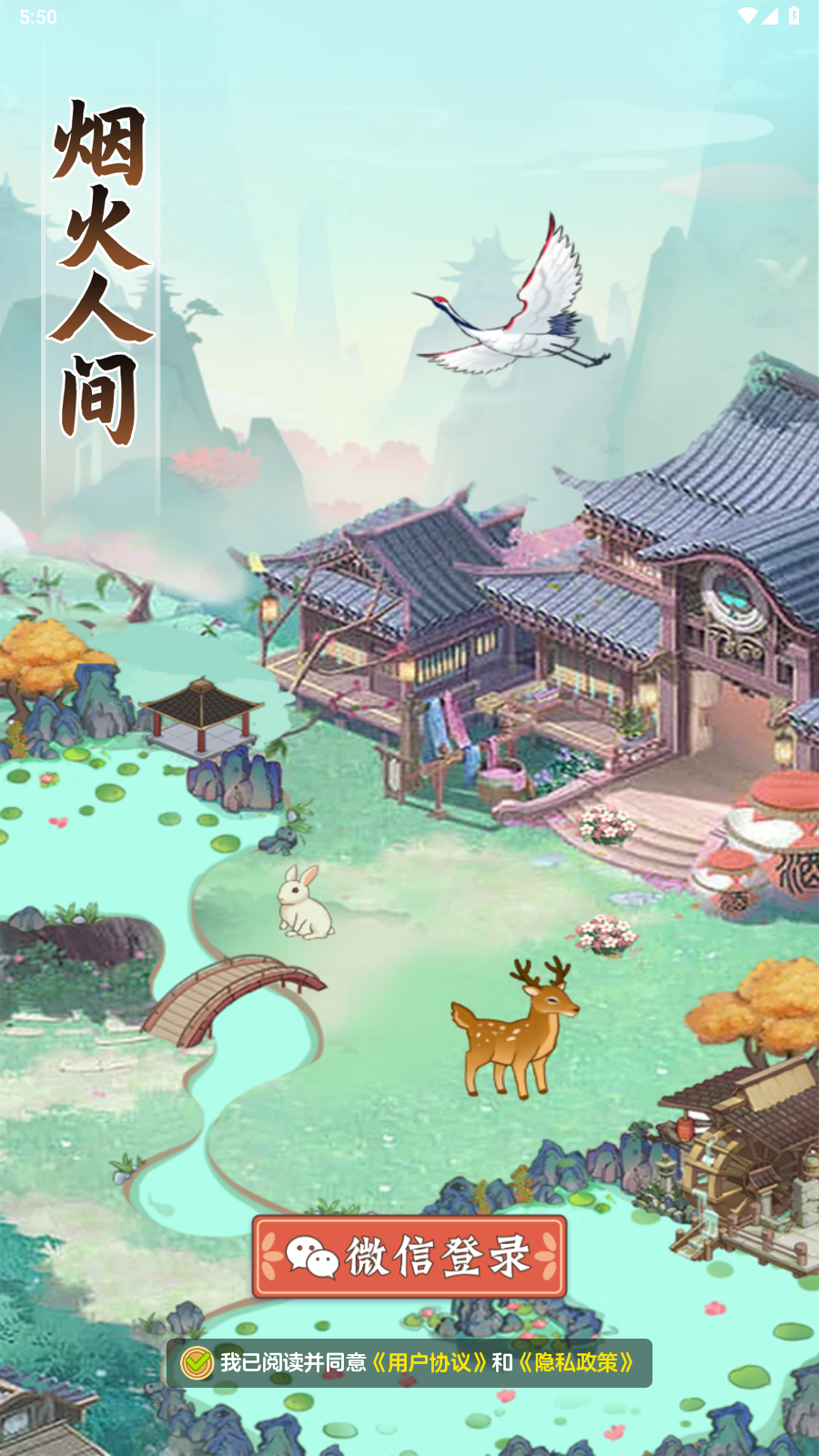Open the 《隐私政策》 privacy policy link

click(x=576, y=1362)
